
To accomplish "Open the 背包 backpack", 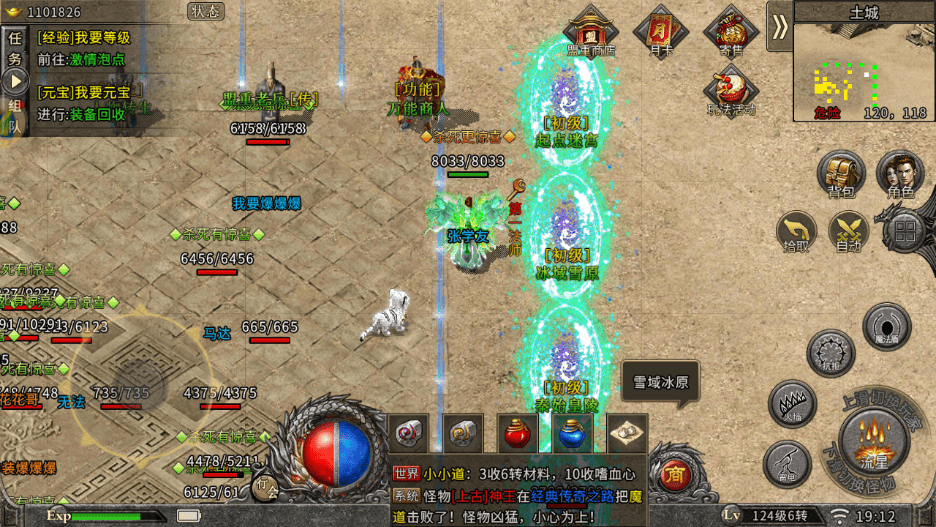I will point(840,174).
